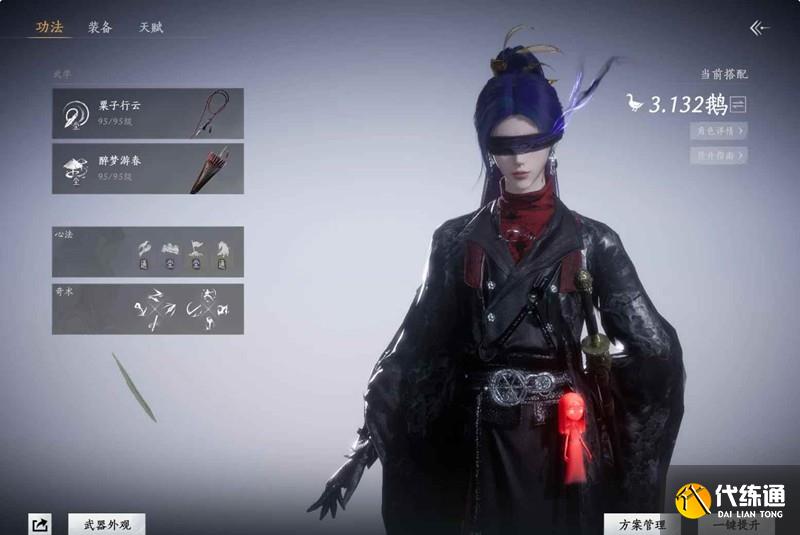Select the 醉梦游春 martial art row
The image size is (800, 535).
tap(148, 167)
